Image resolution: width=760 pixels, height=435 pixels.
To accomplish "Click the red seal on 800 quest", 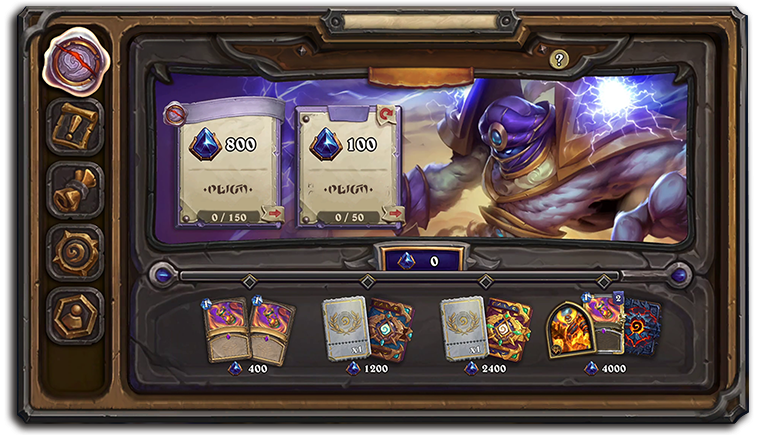I will tap(175, 113).
